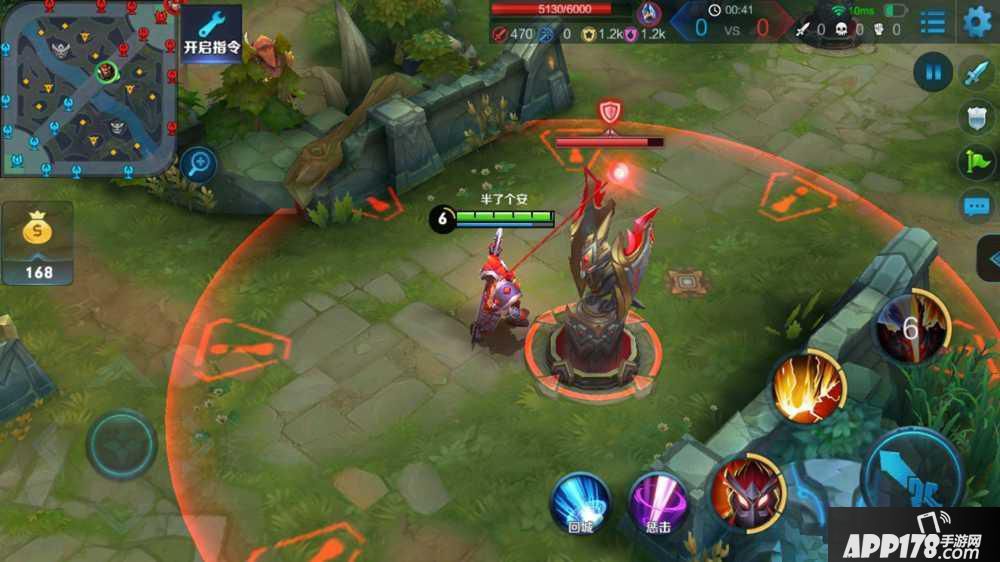Open the gear settings menu
The height and width of the screenshot is (562, 1000).
[x=977, y=21]
